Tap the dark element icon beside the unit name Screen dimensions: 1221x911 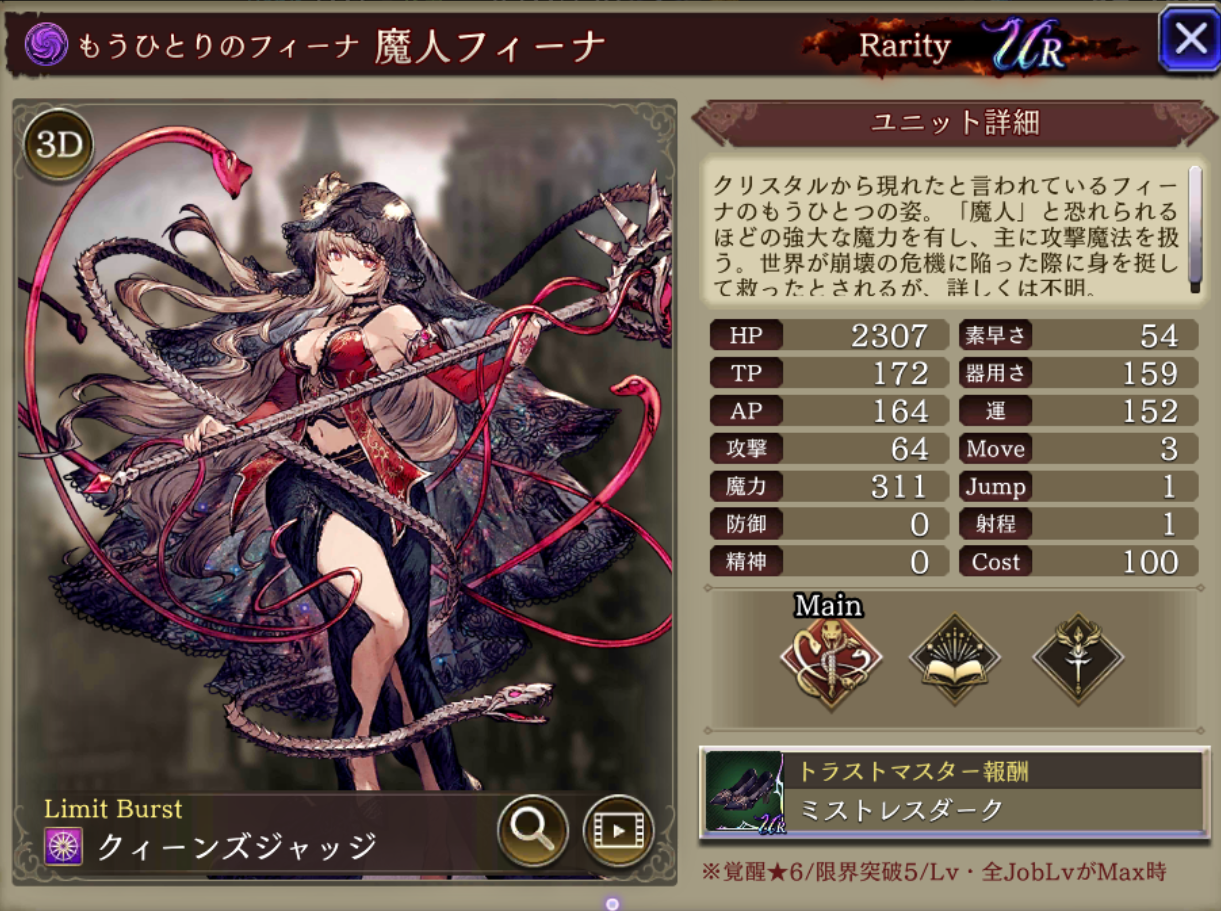tap(46, 44)
